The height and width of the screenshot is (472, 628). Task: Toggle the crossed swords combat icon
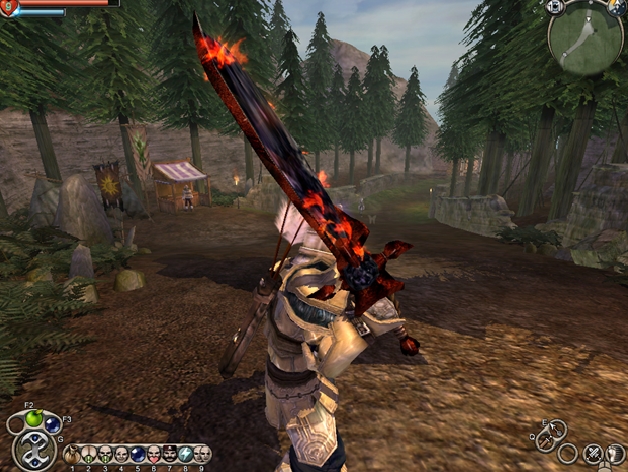[594, 454]
